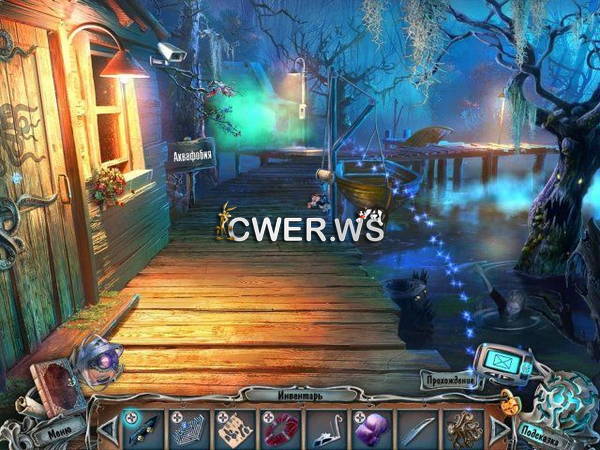The width and height of the screenshot is (600, 450).
Task: Select the torn map pieces item
Action: 234,428
